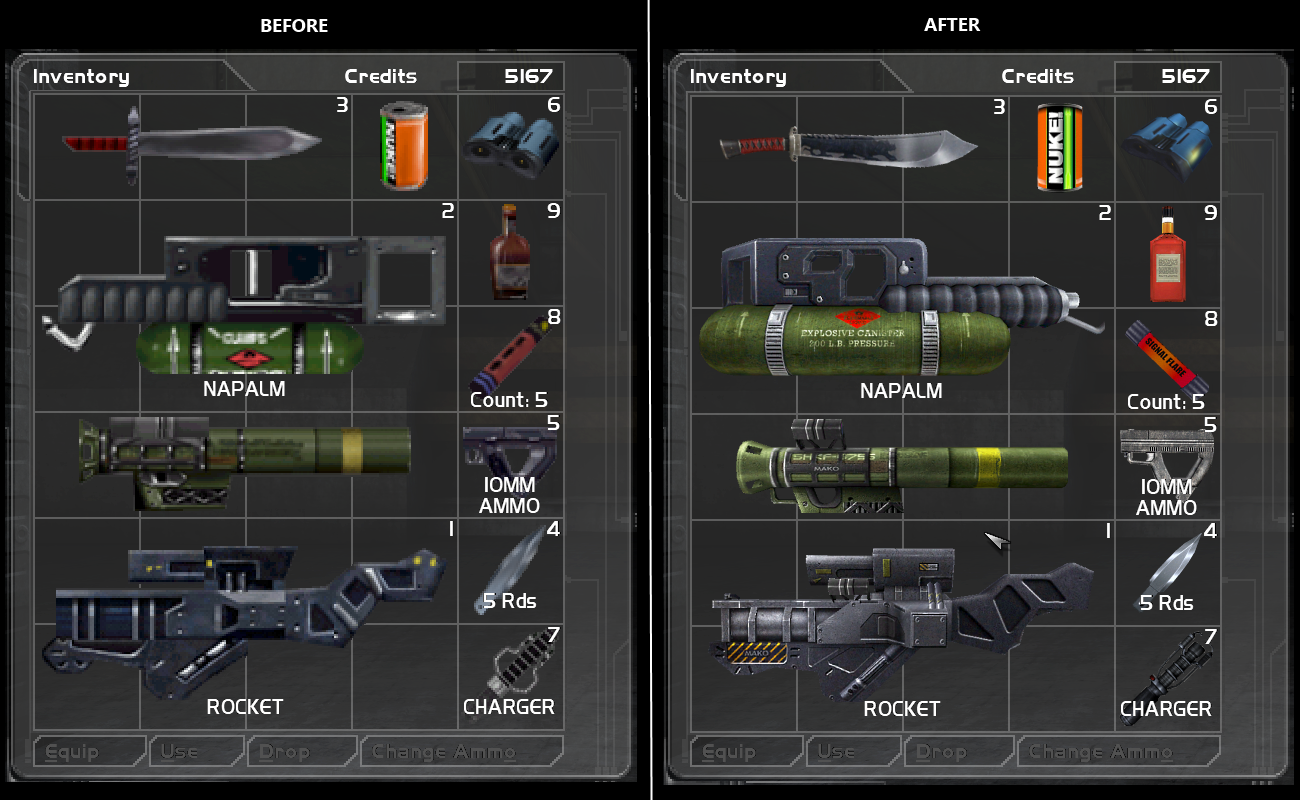1300x800 pixels.
Task: Choose the soda can in the BEFORE inventory
Action: click(404, 147)
